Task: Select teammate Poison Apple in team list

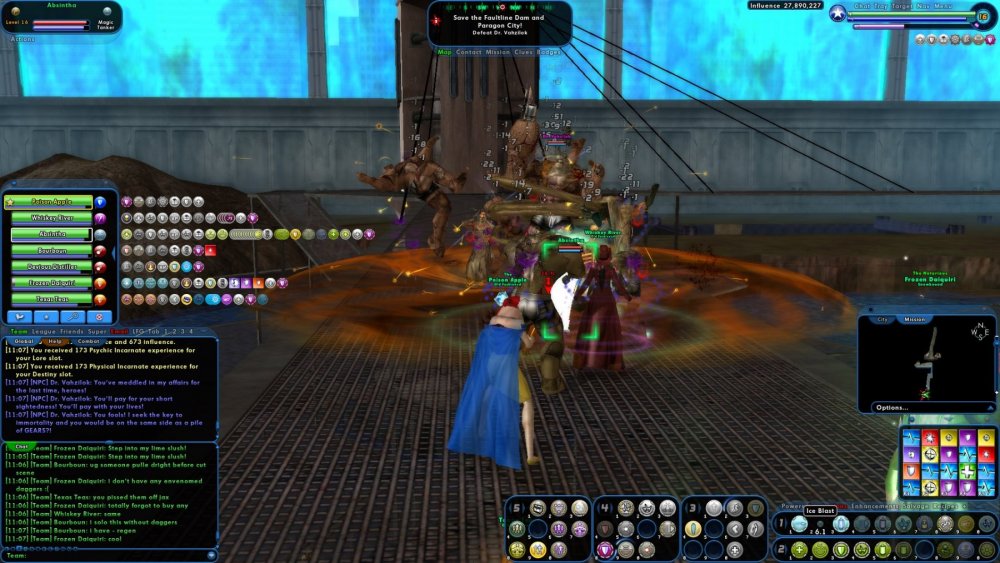Action: [x=50, y=201]
